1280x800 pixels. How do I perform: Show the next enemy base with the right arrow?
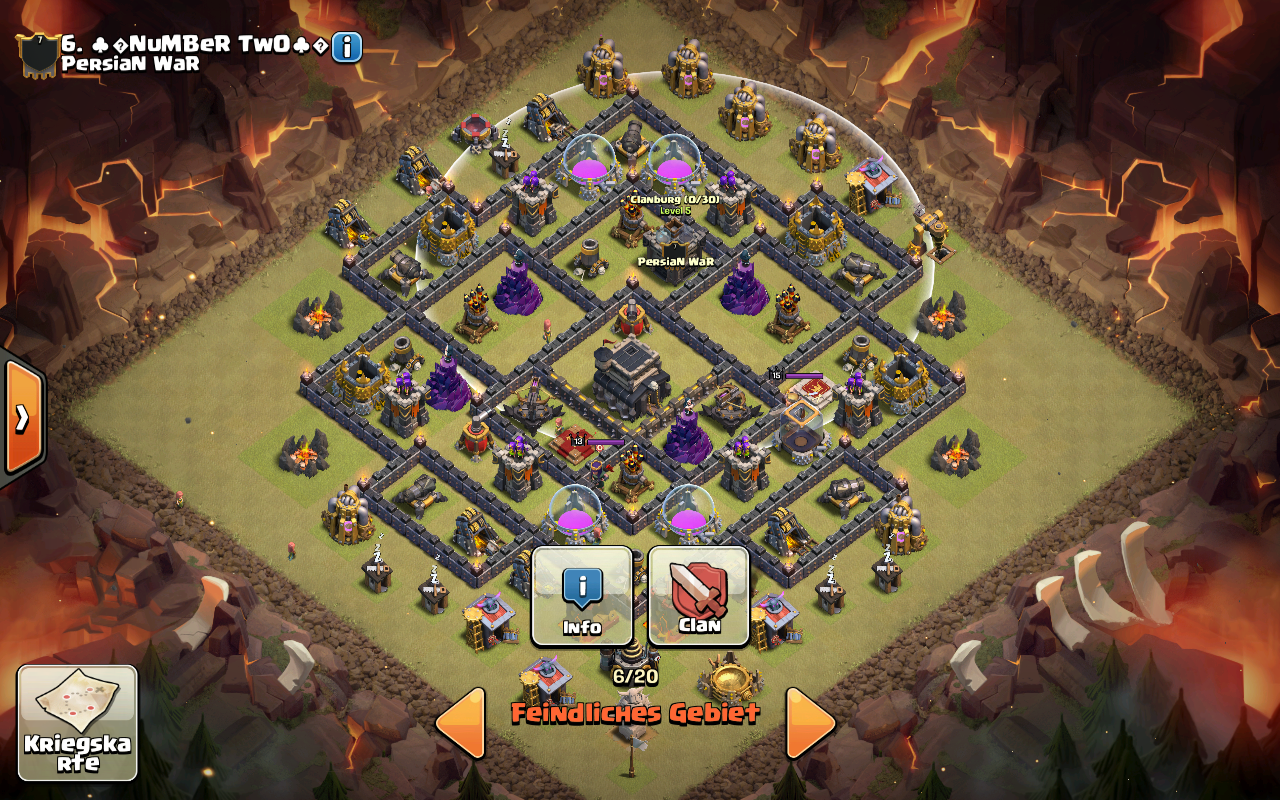pyautogui.click(x=810, y=722)
